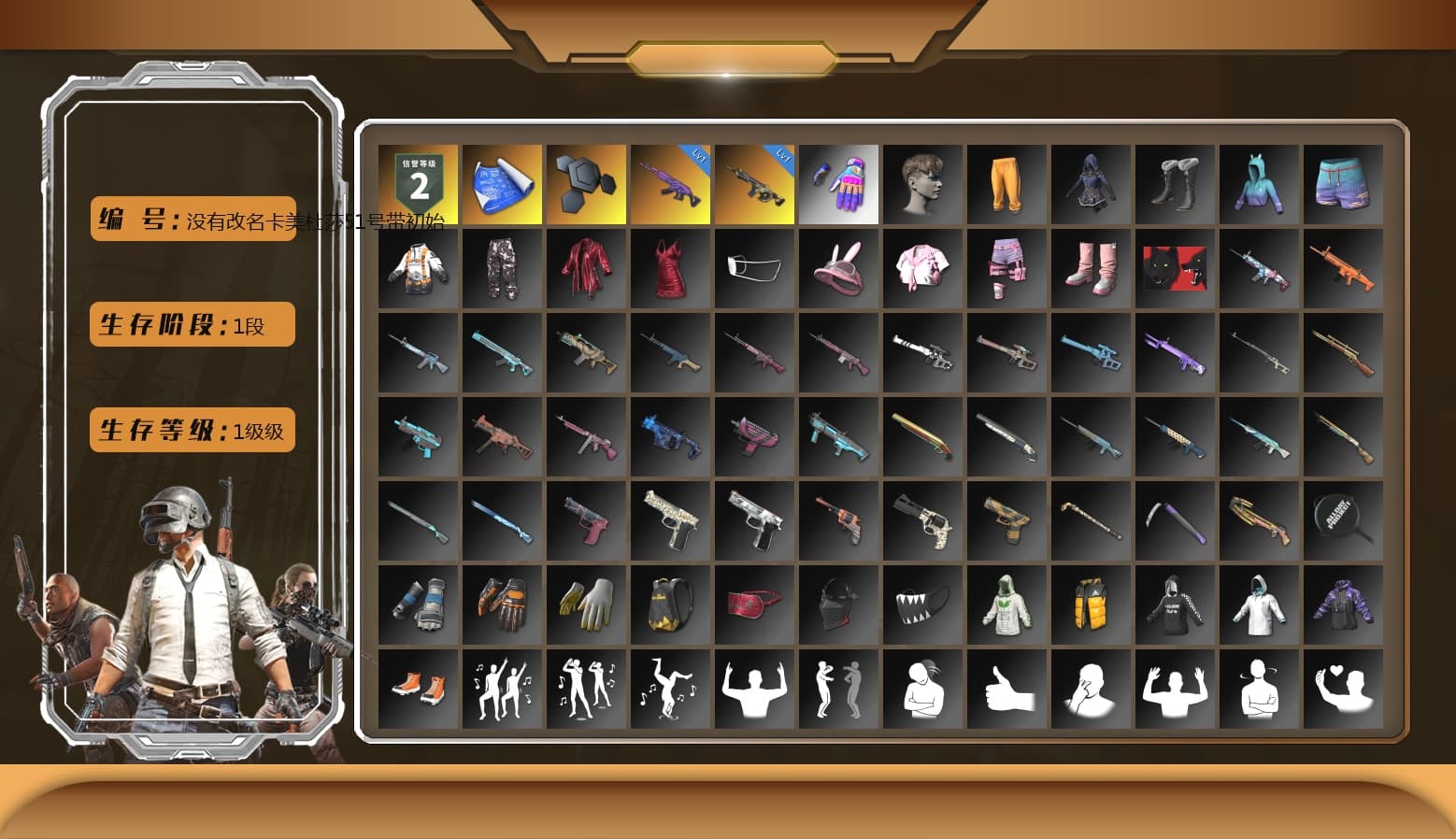Click the yellow puffer vest item
The image size is (1456, 839).
(x=1092, y=604)
